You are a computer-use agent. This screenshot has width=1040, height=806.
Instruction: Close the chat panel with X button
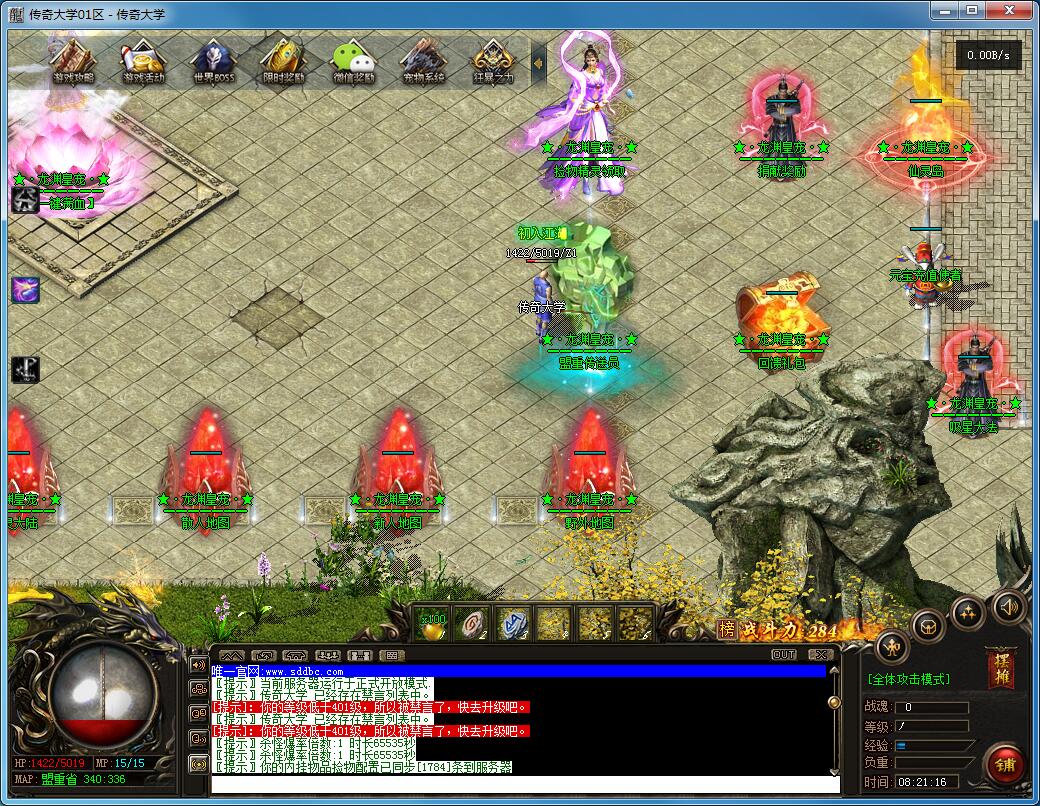[820, 655]
